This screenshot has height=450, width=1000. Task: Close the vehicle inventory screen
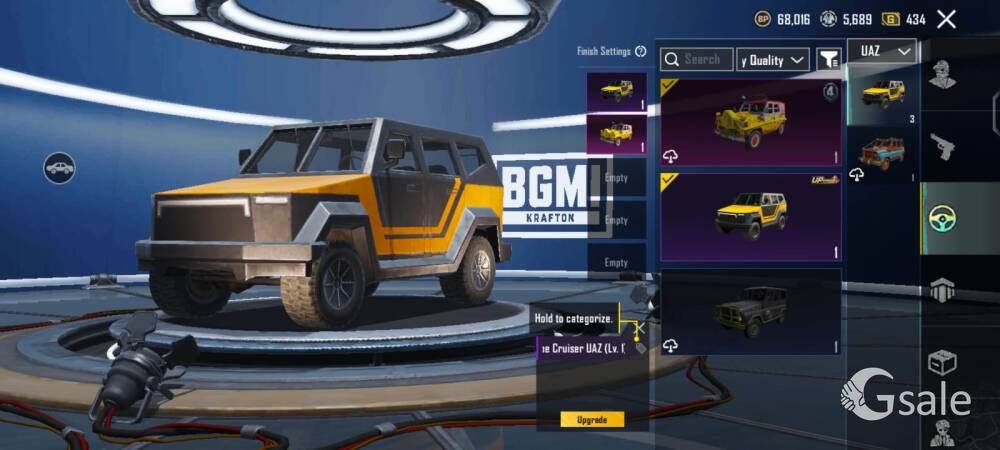946,19
